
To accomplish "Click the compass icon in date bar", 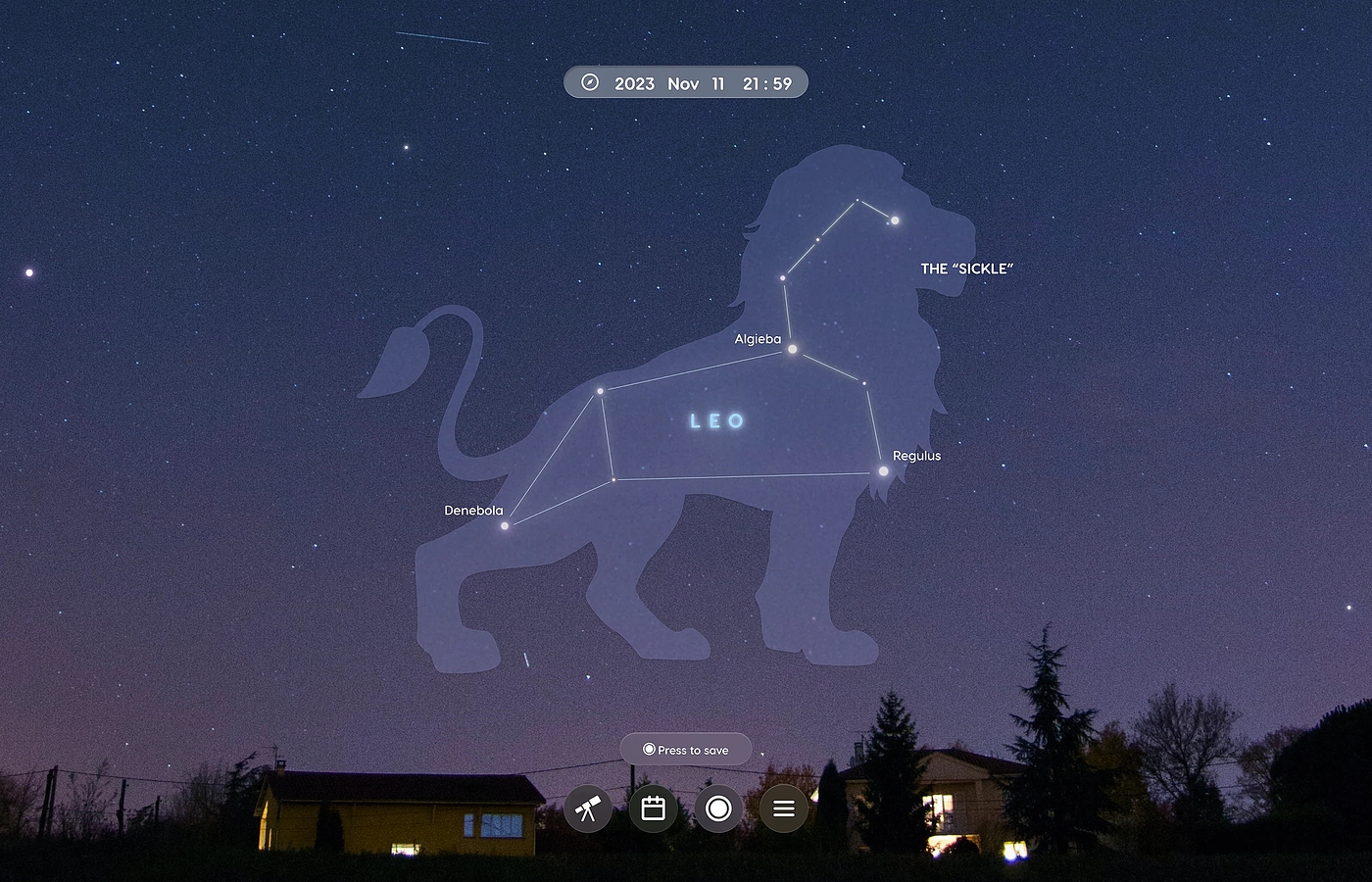I will pyautogui.click(x=590, y=83).
